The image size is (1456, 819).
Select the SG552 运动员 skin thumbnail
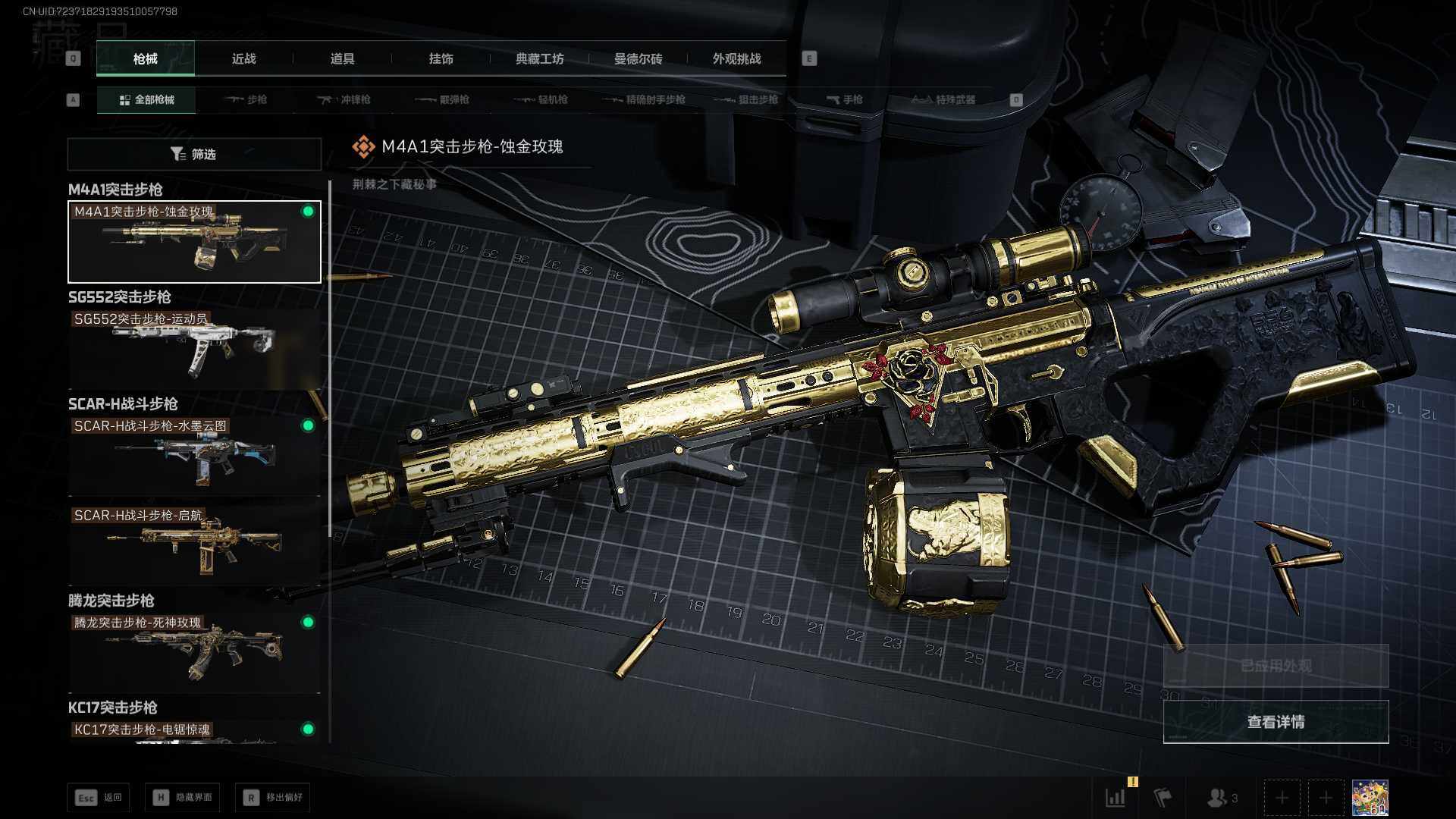pyautogui.click(x=194, y=349)
